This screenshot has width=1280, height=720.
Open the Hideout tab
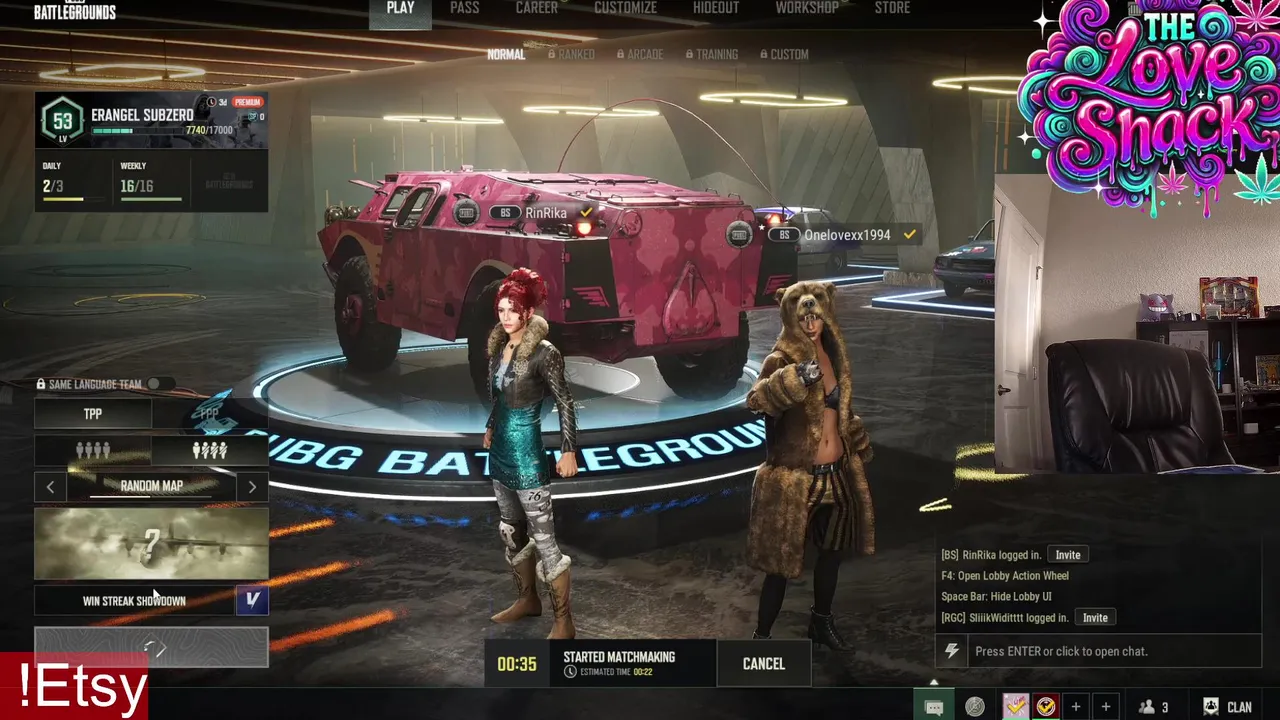[x=716, y=8]
